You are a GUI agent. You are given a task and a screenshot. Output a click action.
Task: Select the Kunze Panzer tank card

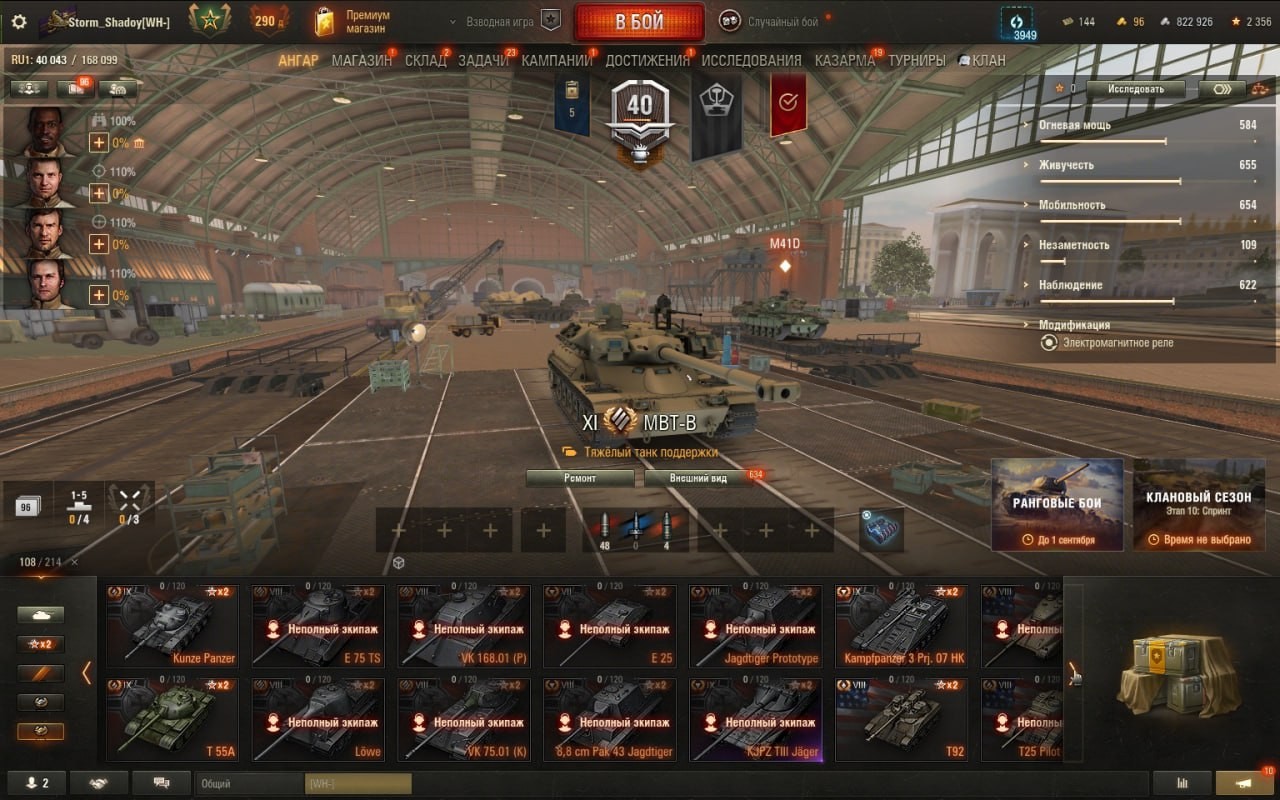172,626
